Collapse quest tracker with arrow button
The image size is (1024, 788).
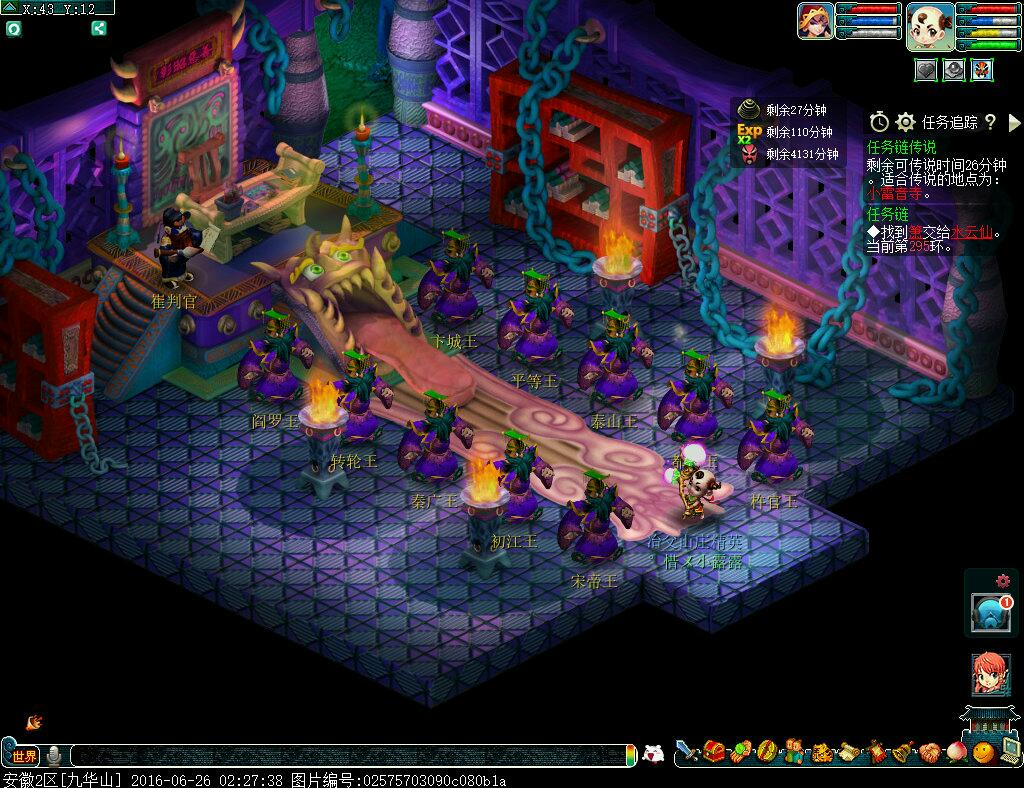[x=1014, y=122]
